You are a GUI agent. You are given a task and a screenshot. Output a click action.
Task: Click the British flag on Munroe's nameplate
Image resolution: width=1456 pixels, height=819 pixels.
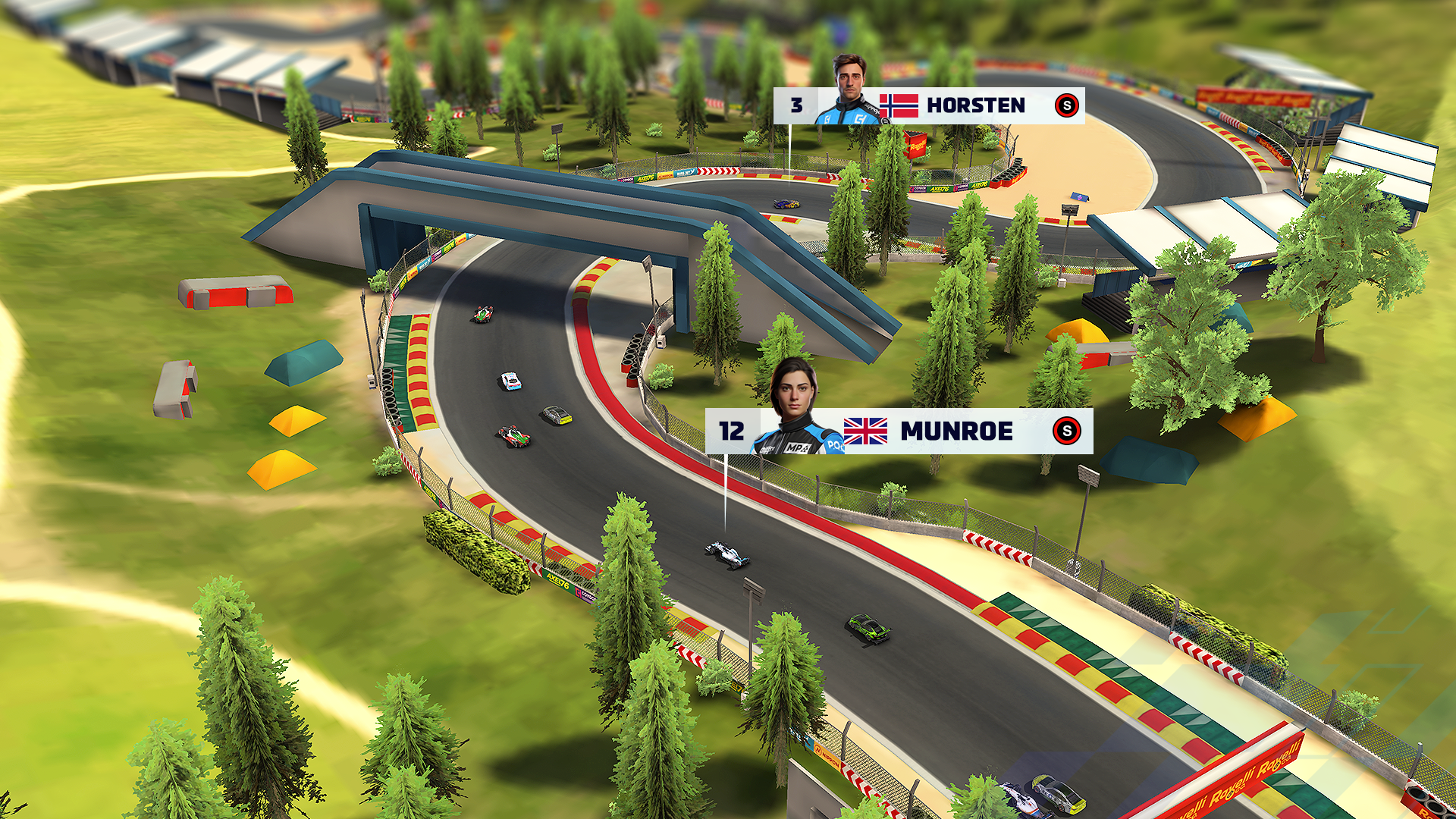867,429
